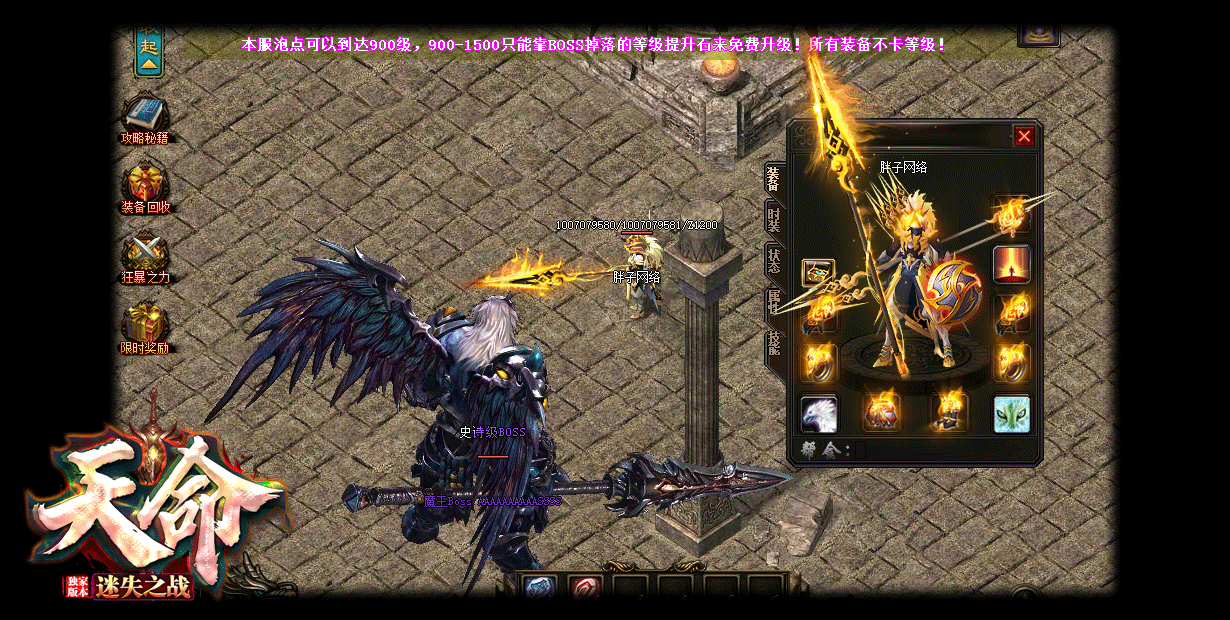Show the 属性 attributes tab
This screenshot has height=620, width=1230.
coord(773,301)
